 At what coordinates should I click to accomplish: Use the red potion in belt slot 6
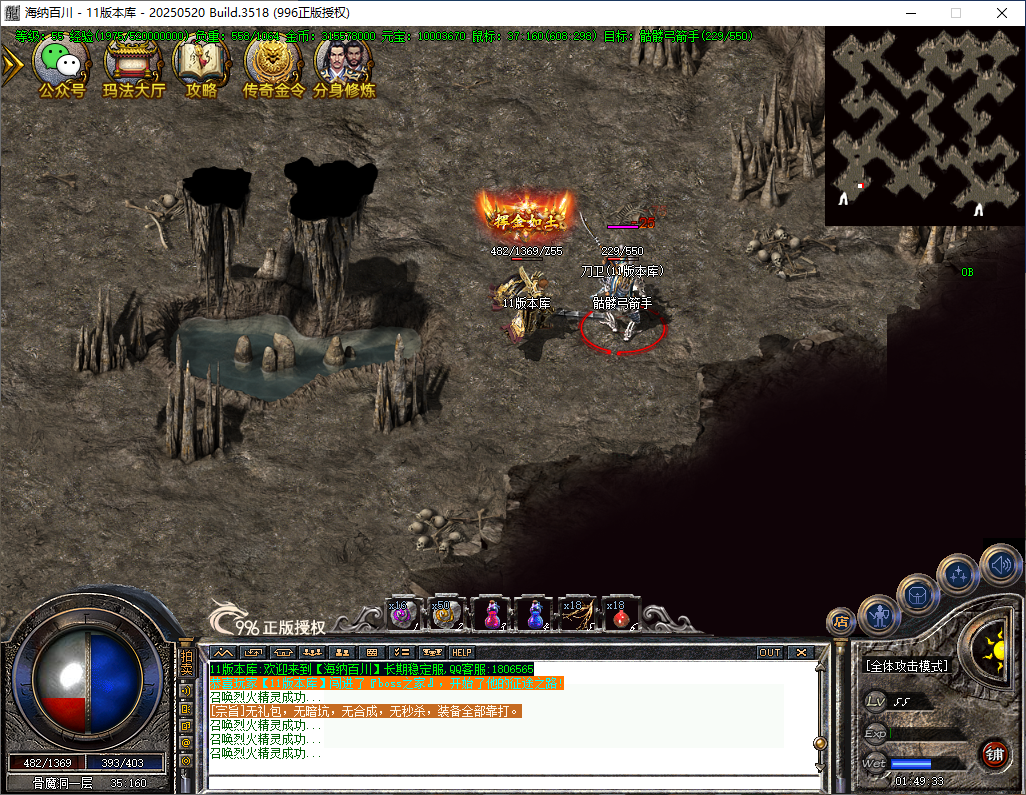tap(620, 613)
